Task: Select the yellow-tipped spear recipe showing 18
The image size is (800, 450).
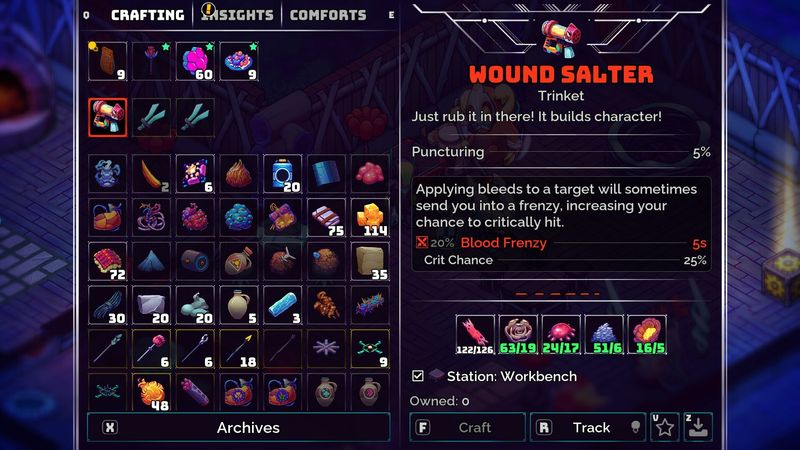Action: coord(239,349)
